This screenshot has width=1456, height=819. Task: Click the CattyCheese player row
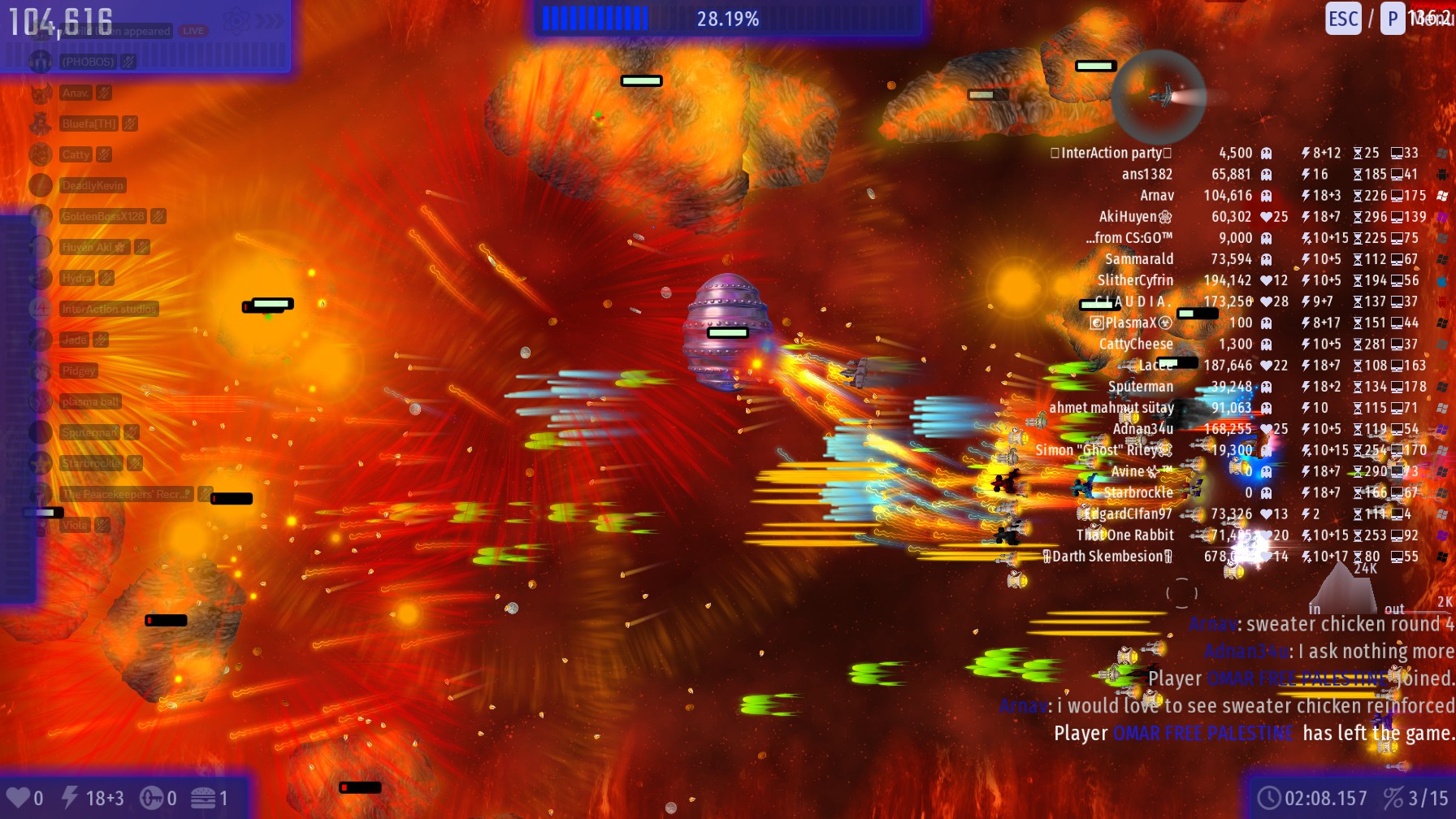coord(1136,344)
